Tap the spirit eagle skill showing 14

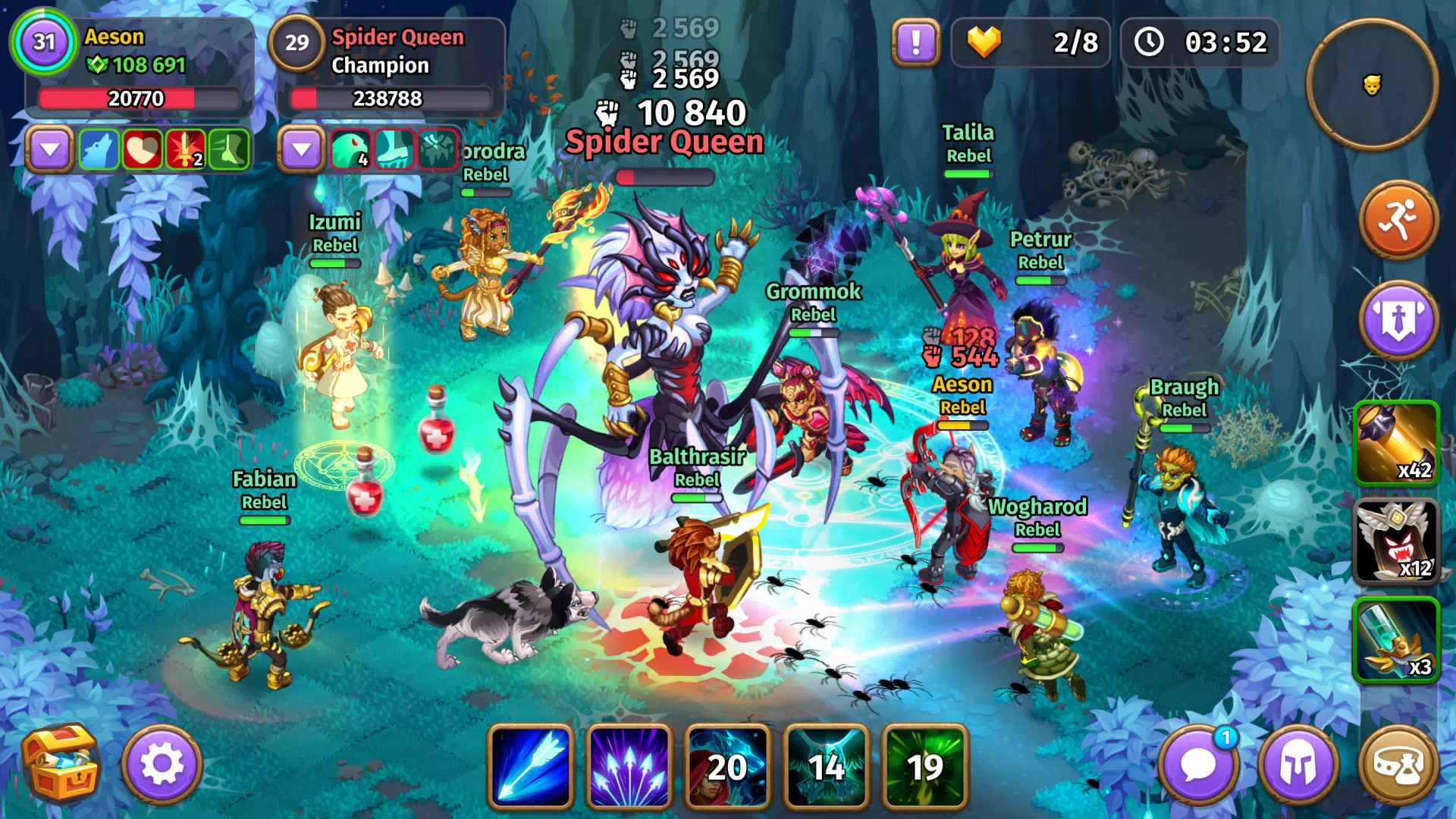(x=826, y=766)
